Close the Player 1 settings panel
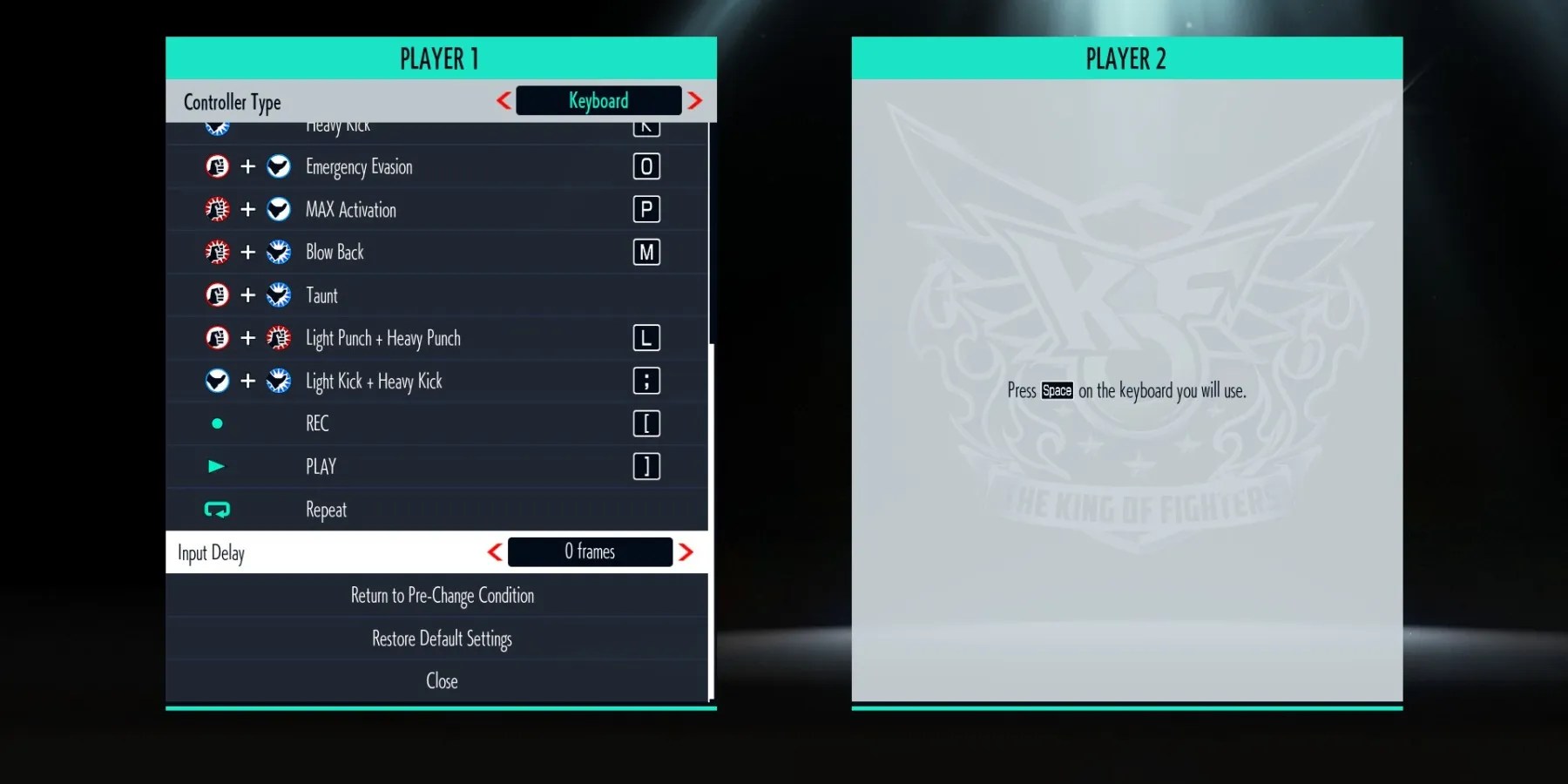 click(442, 681)
